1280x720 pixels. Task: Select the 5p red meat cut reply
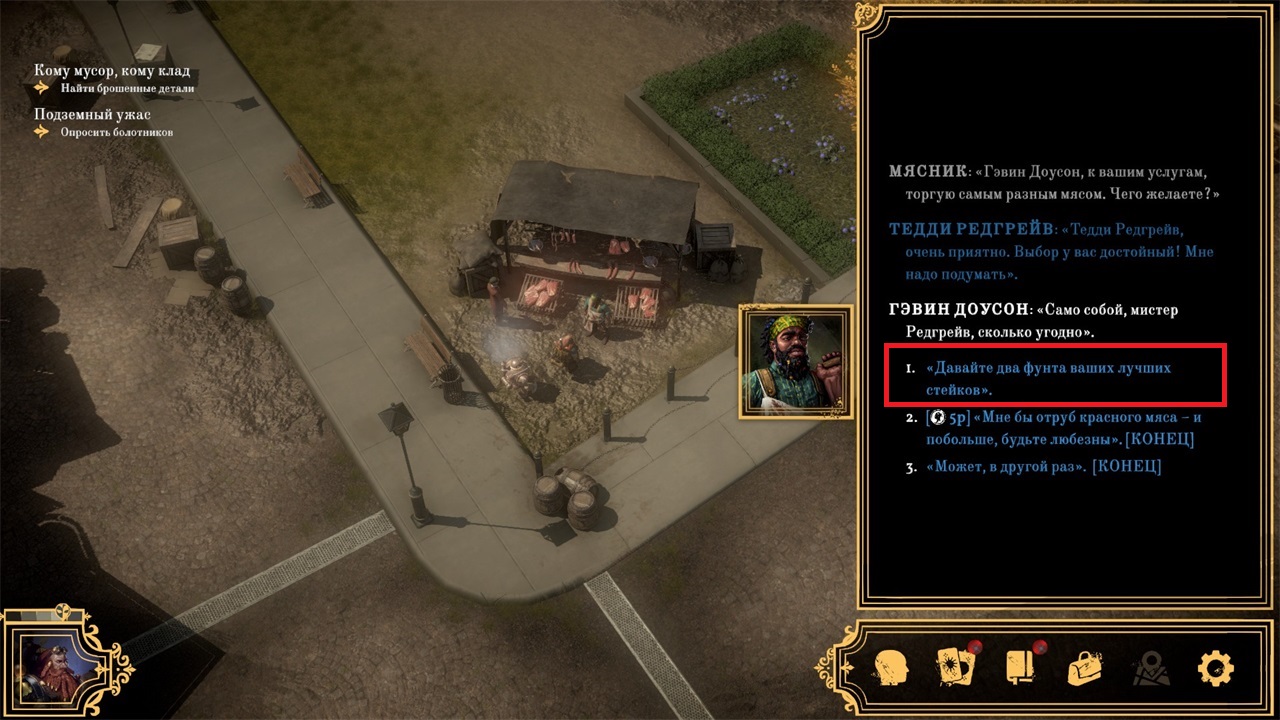(x=1063, y=428)
